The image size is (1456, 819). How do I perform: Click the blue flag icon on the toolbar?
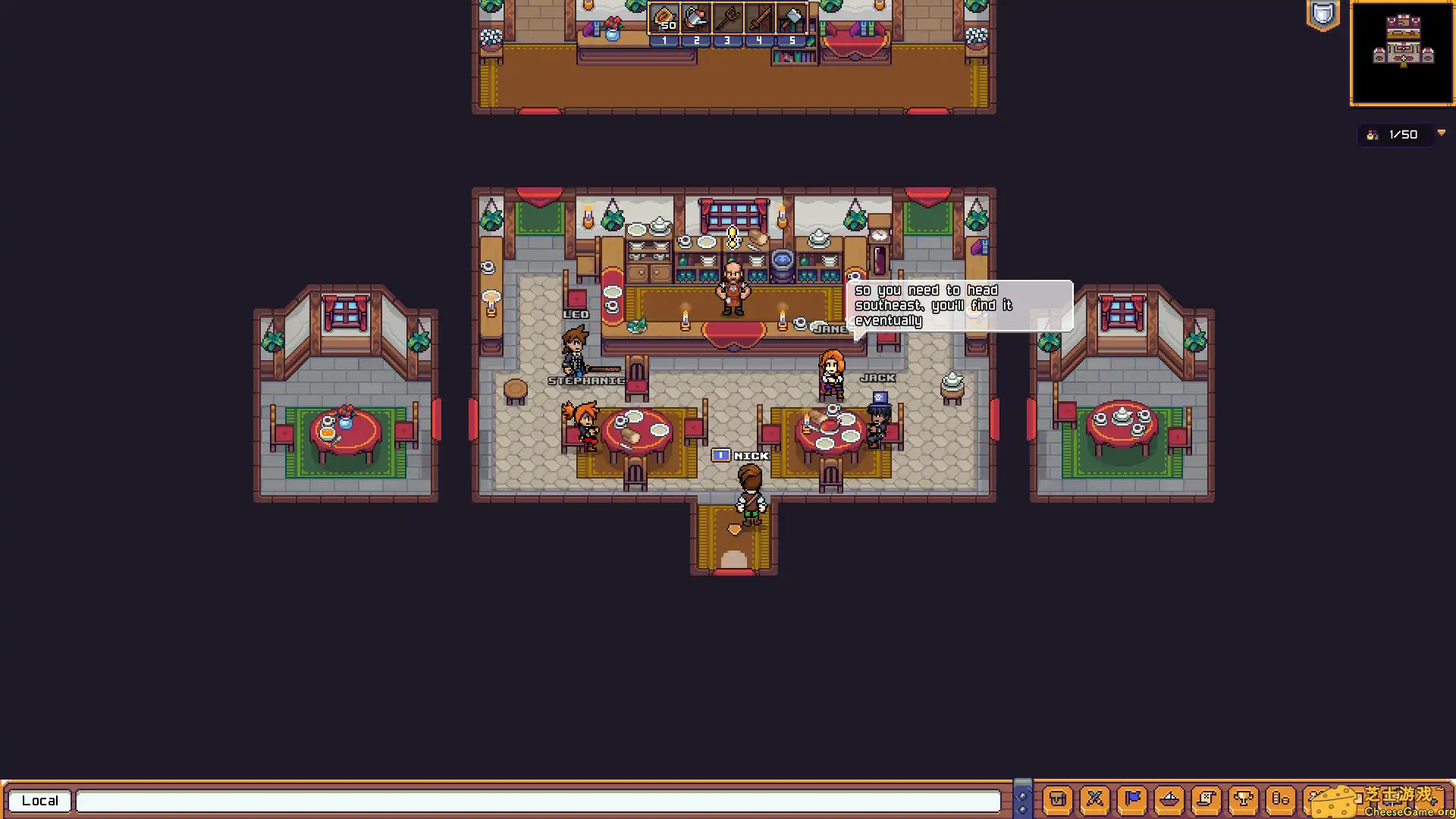(1132, 799)
